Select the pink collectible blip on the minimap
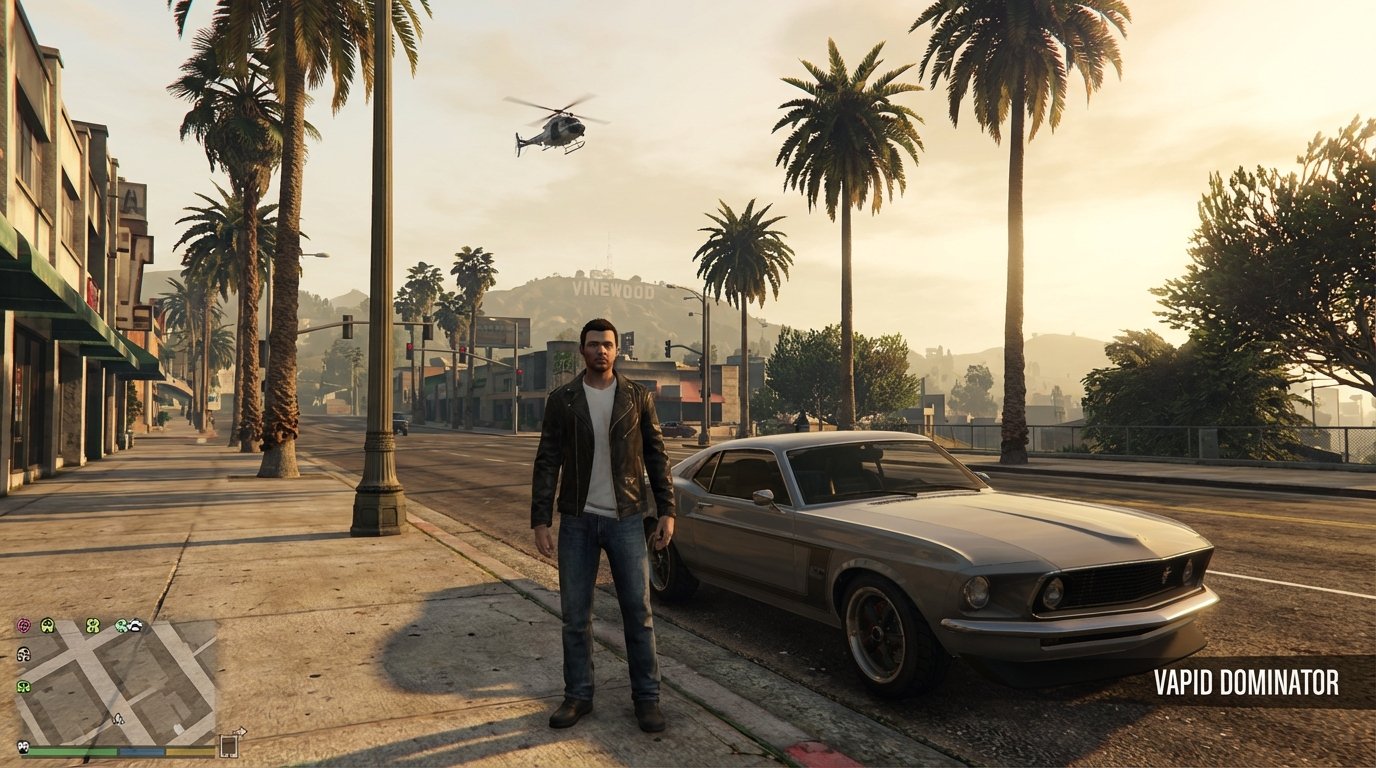1376x768 pixels. [x=24, y=624]
